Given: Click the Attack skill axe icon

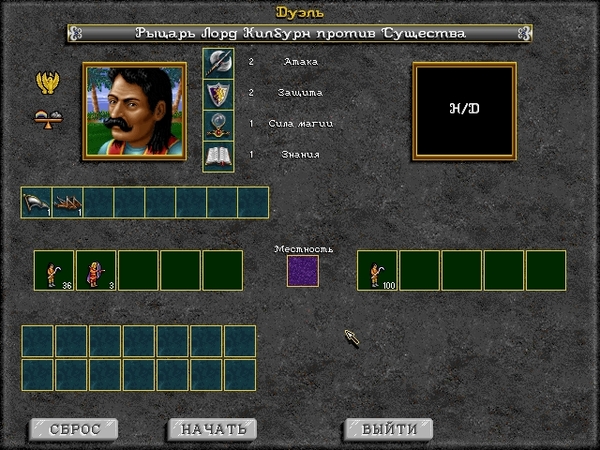Looking at the screenshot, I should 218,63.
